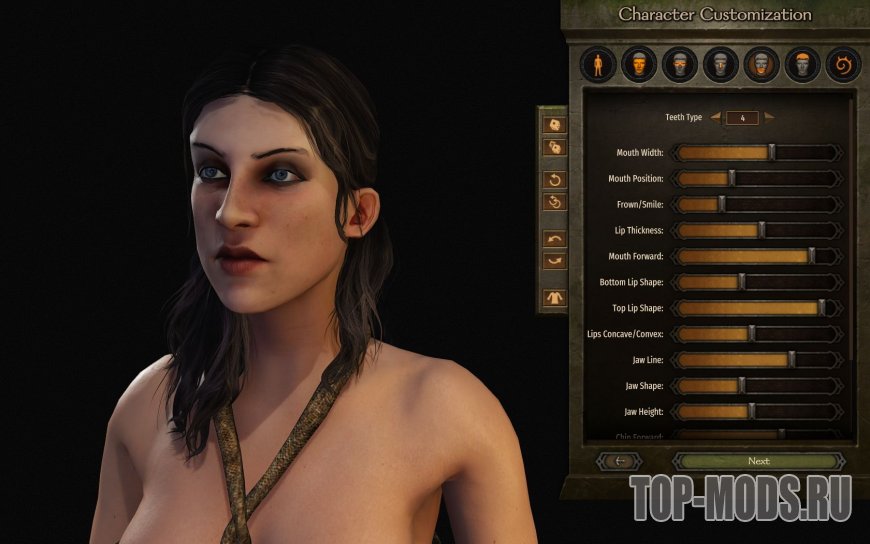Click the circular arrow reset button
The image size is (870, 544).
[553, 180]
